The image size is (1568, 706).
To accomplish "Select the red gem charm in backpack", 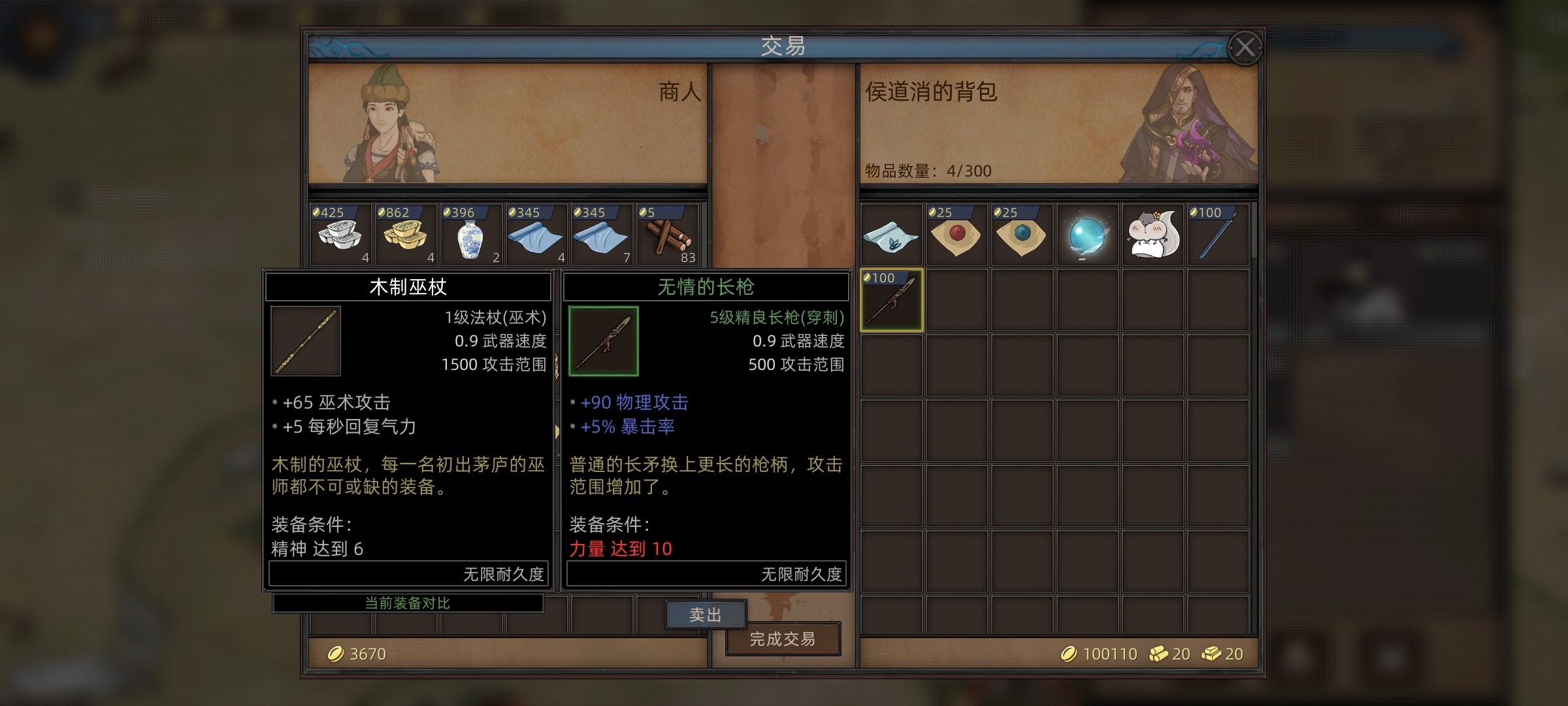I will tap(956, 235).
